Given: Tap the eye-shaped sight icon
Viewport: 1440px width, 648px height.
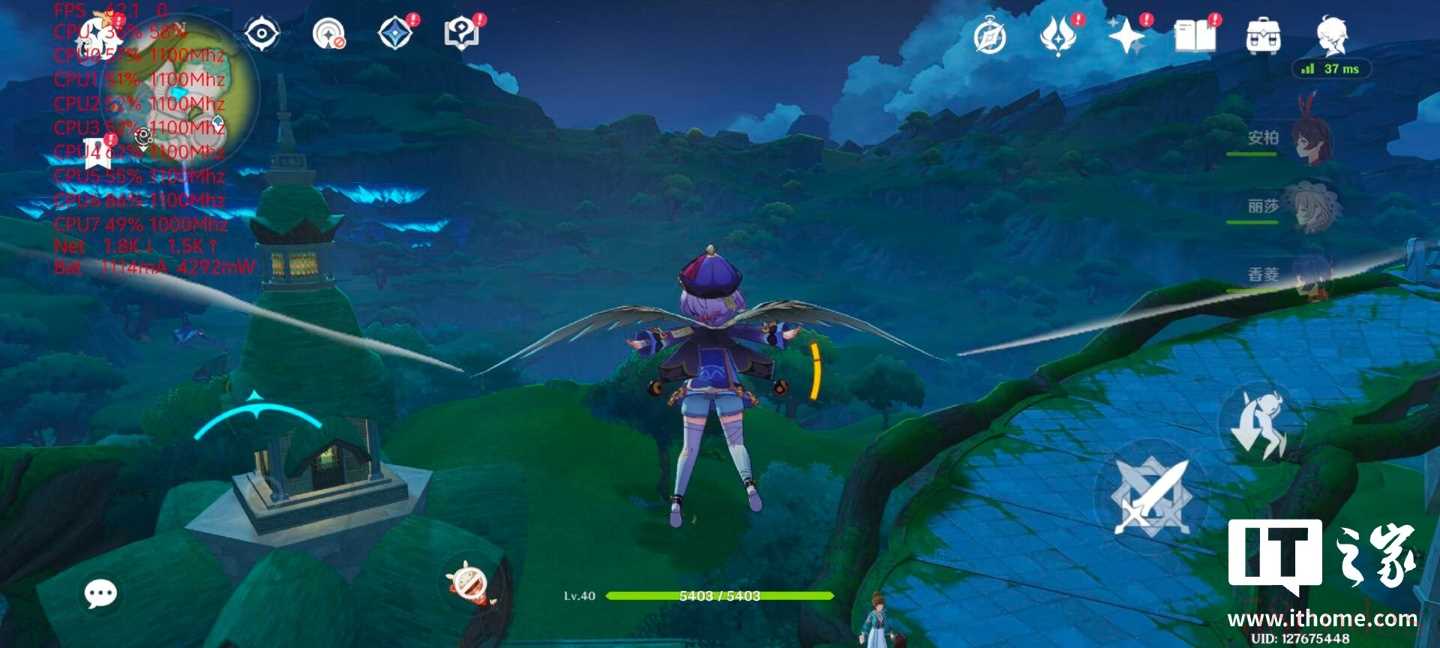Looking at the screenshot, I should [x=262, y=34].
